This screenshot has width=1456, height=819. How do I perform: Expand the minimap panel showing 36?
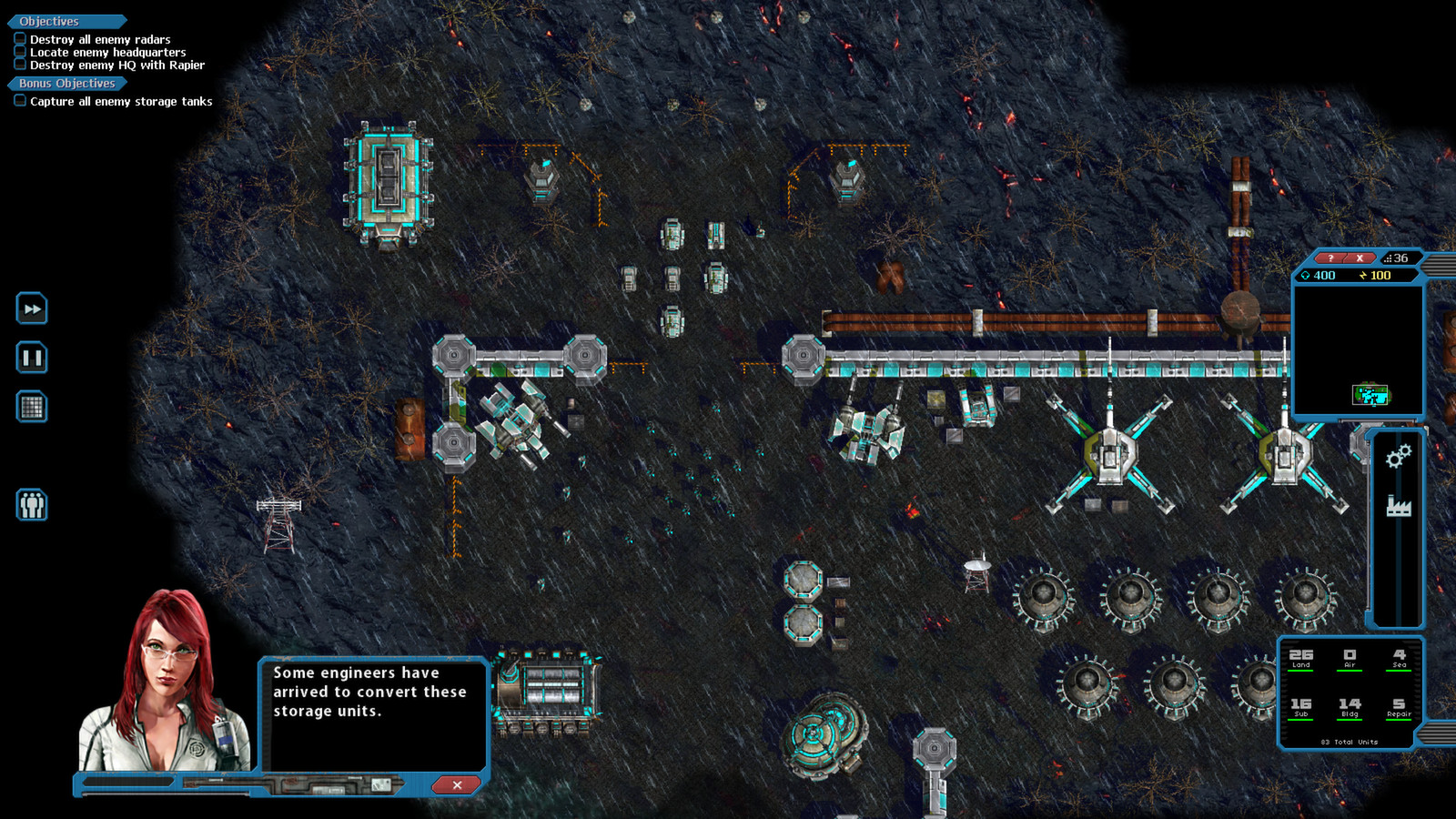click(1401, 258)
